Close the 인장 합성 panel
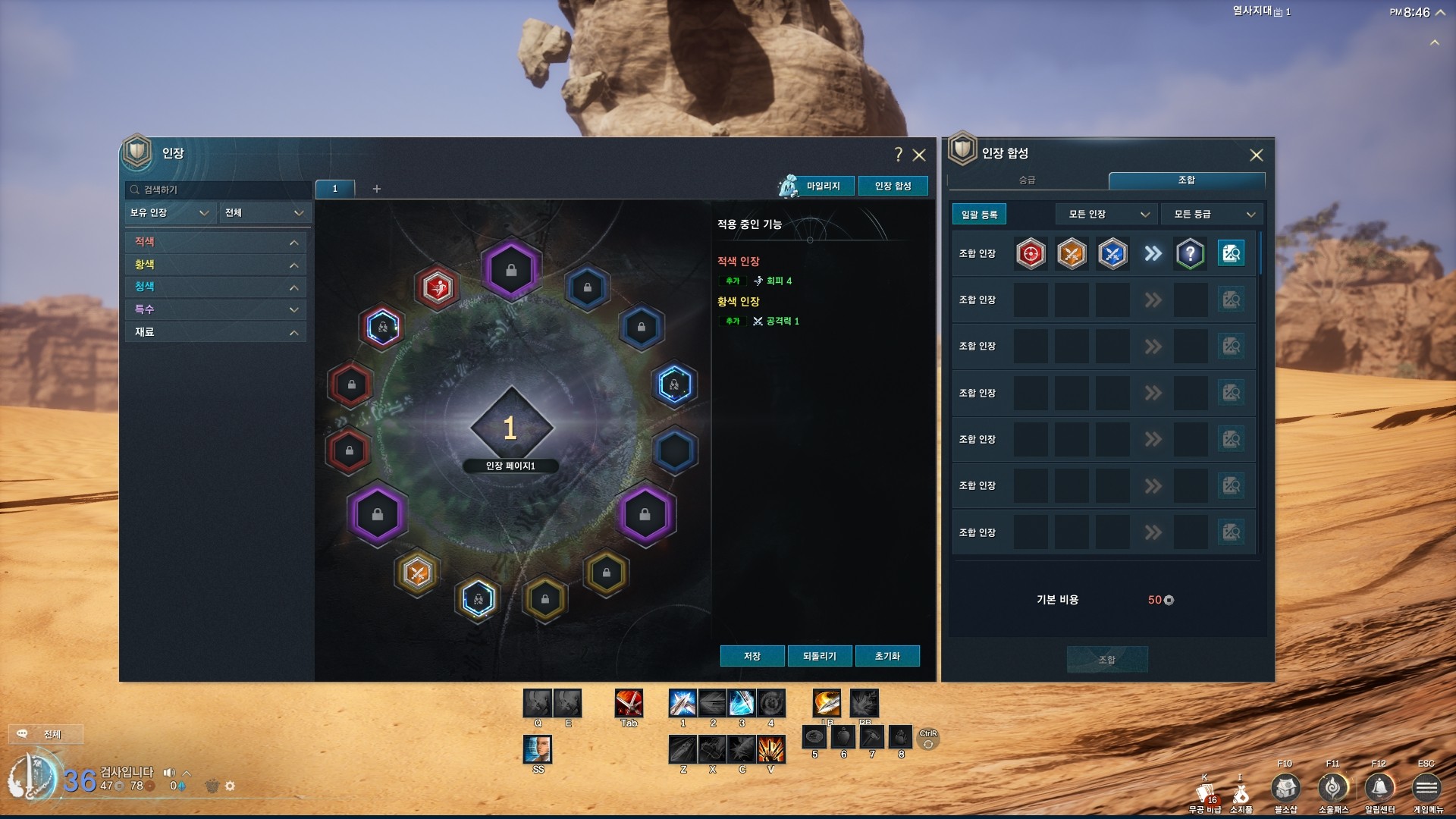Screen dimensions: 1456x819 1256,155
